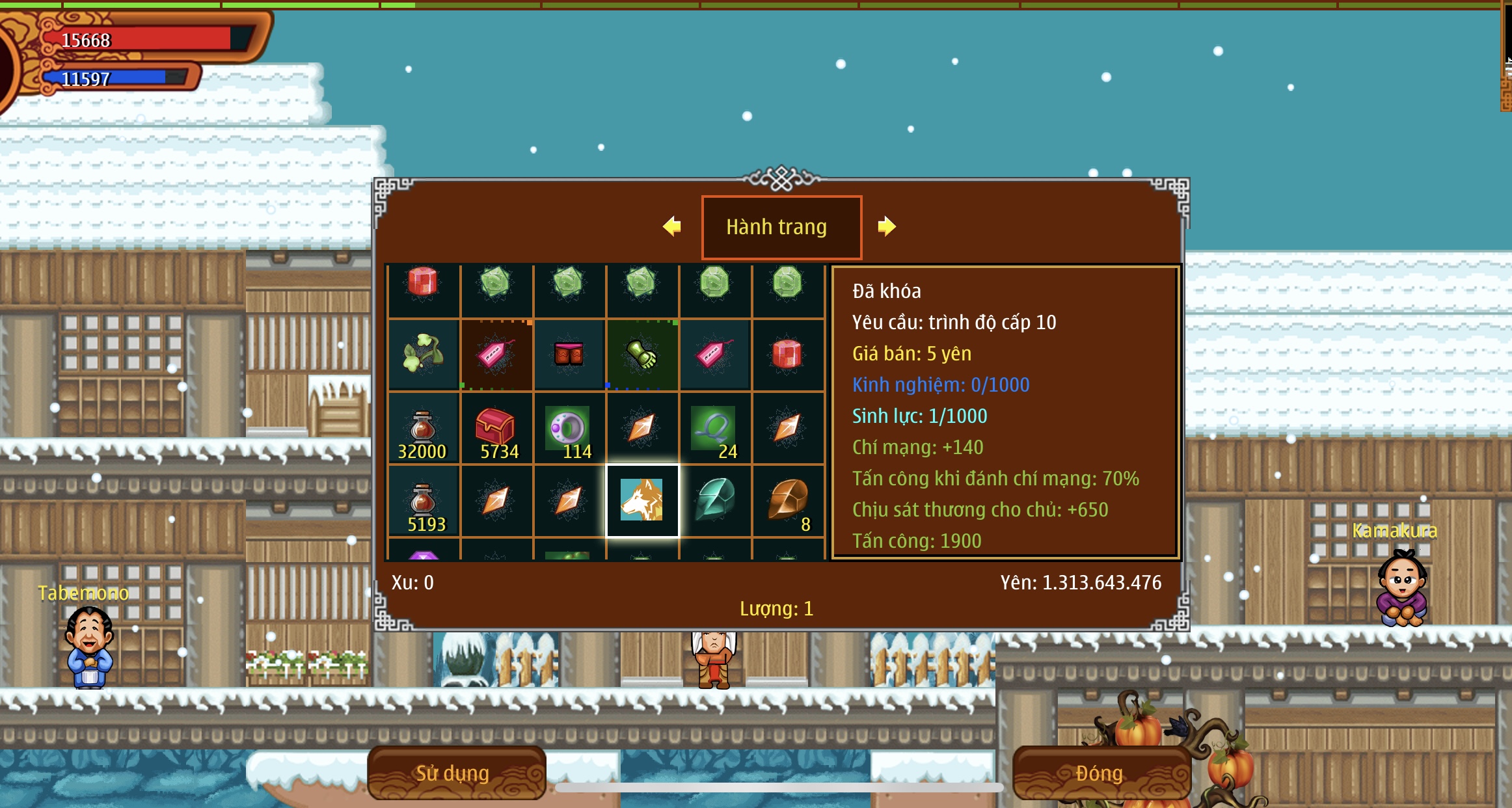This screenshot has width=1512, height=808.
Task: Choose the green herb plant item
Action: (424, 355)
